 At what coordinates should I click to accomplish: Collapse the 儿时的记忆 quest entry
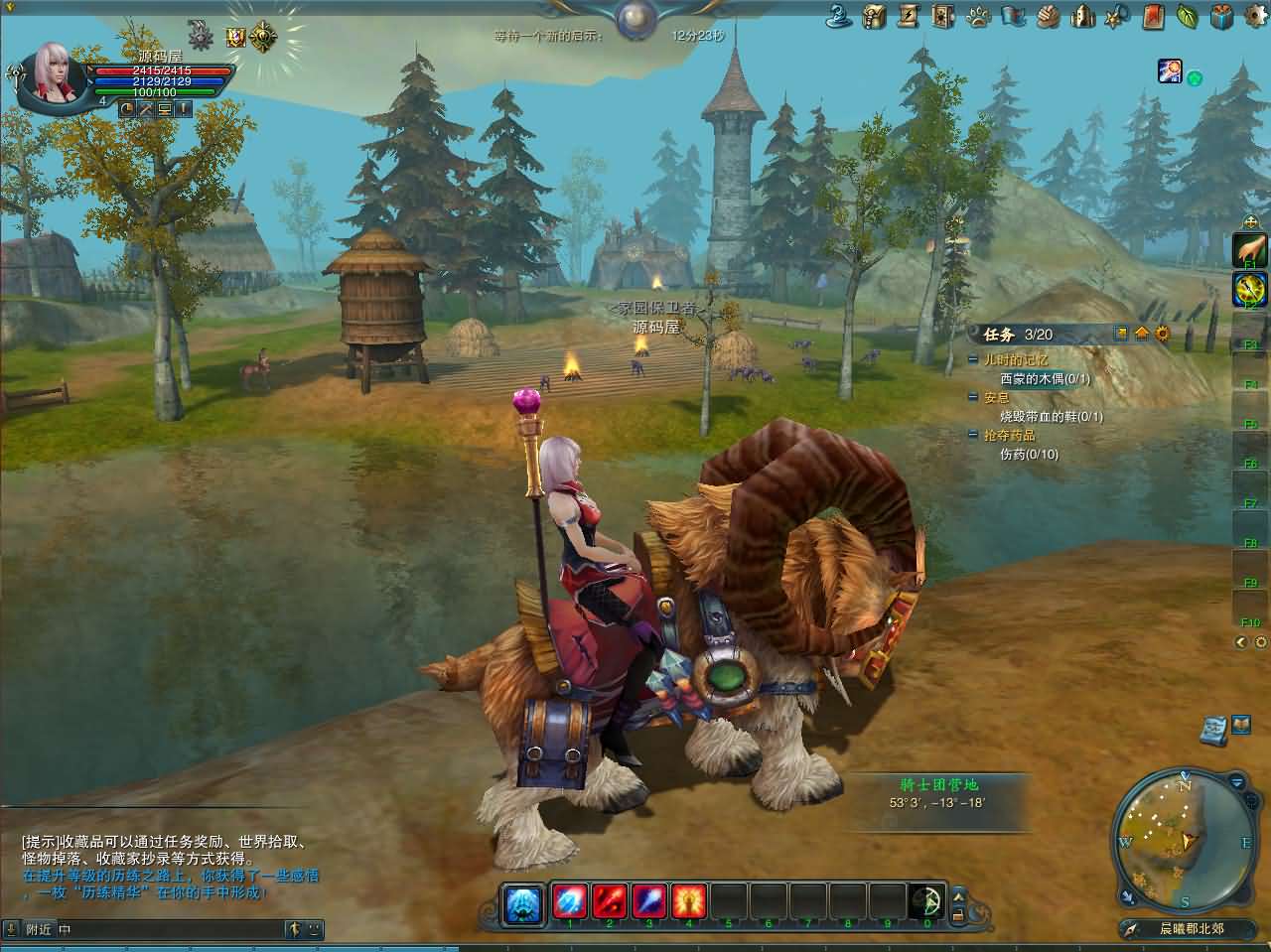[x=973, y=360]
